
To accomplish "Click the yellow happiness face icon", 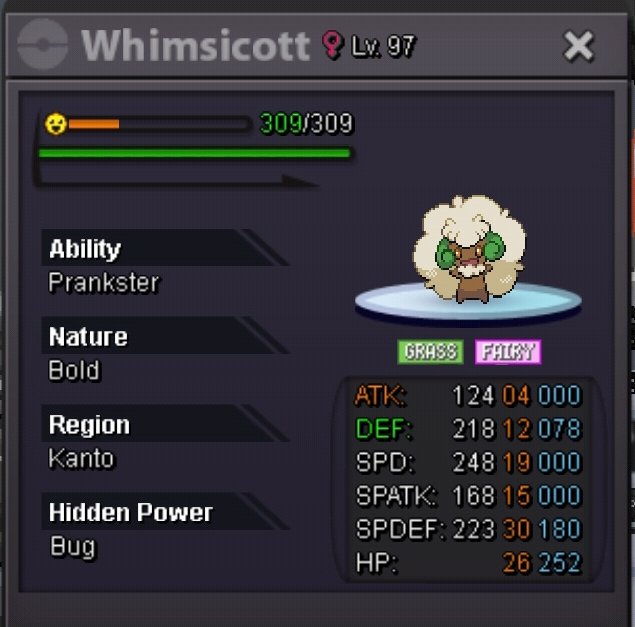I will (55, 124).
